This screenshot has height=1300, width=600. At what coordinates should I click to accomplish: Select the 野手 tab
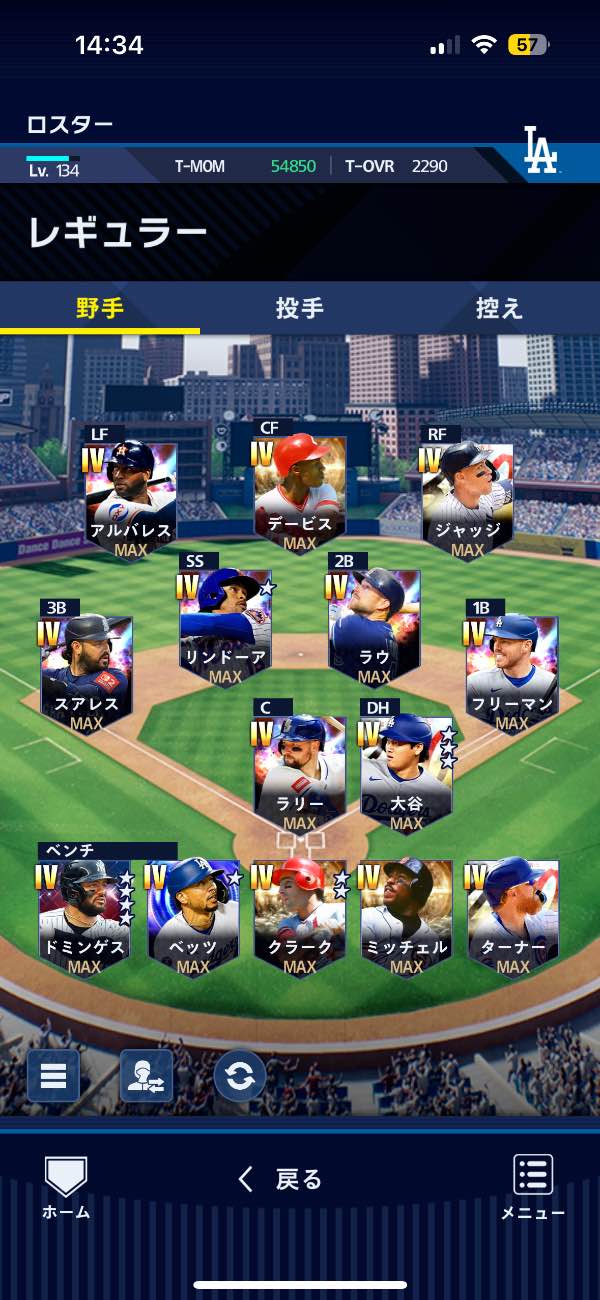(100, 308)
